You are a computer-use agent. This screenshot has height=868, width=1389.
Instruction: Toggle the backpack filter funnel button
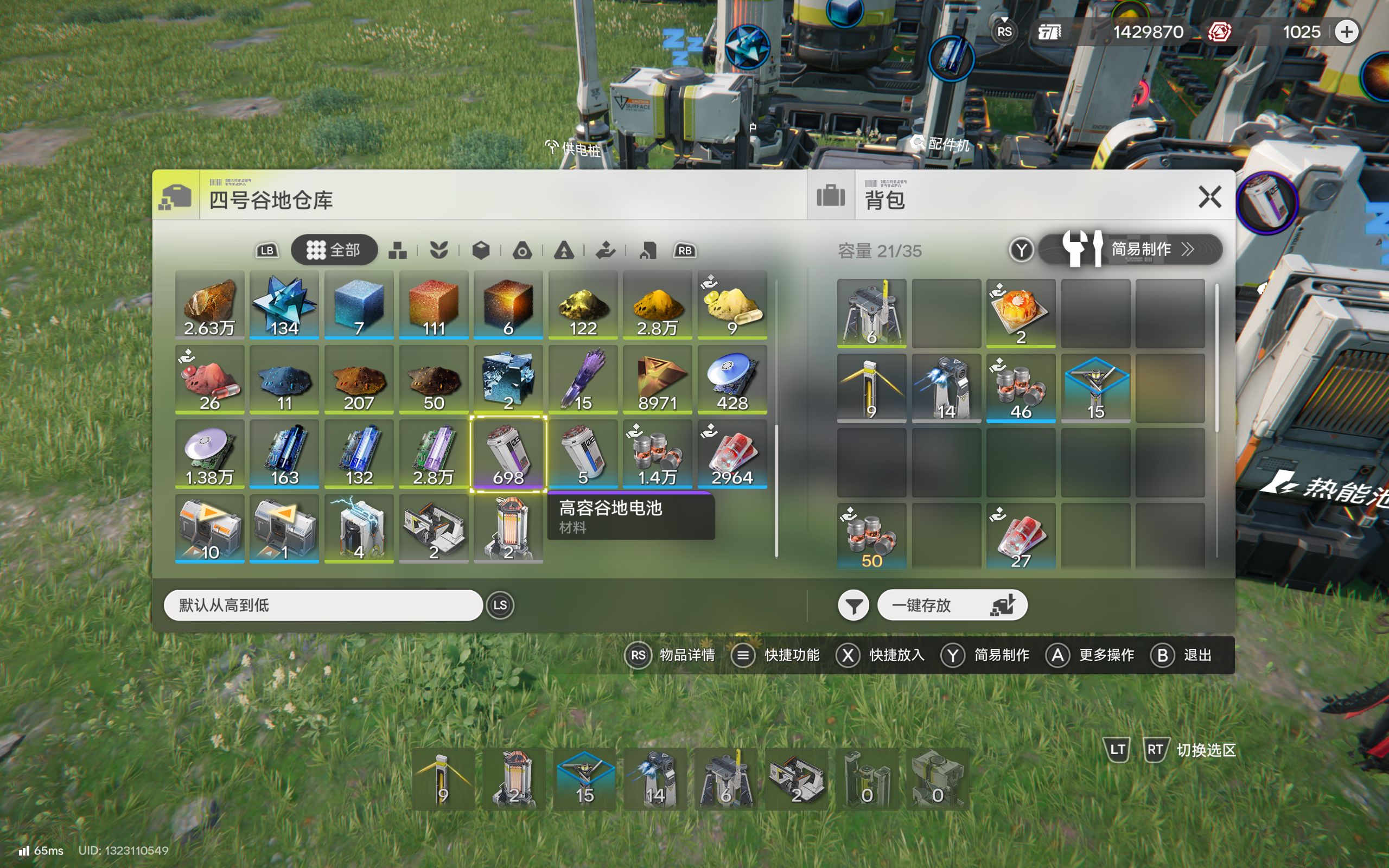(853, 605)
